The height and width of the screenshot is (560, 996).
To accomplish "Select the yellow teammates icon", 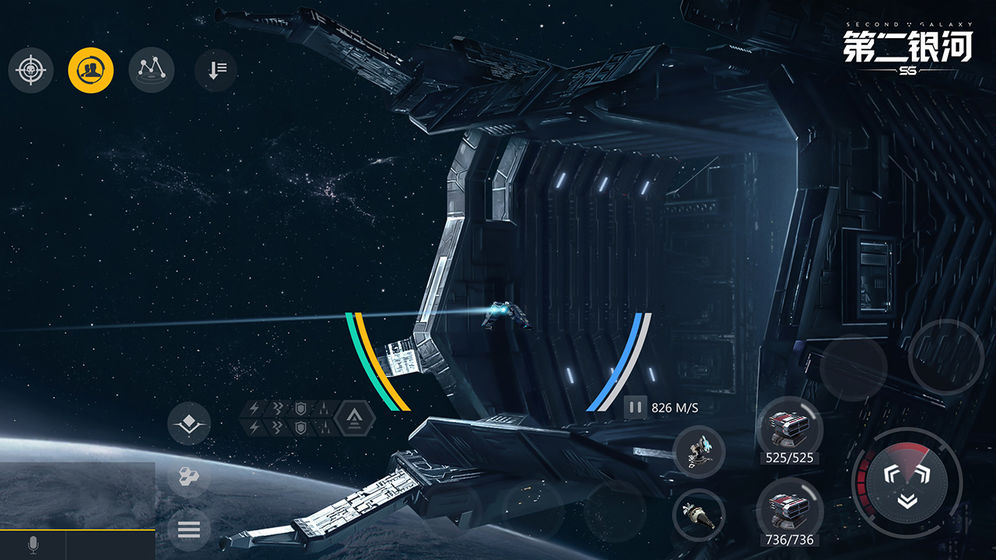I will 91,69.
